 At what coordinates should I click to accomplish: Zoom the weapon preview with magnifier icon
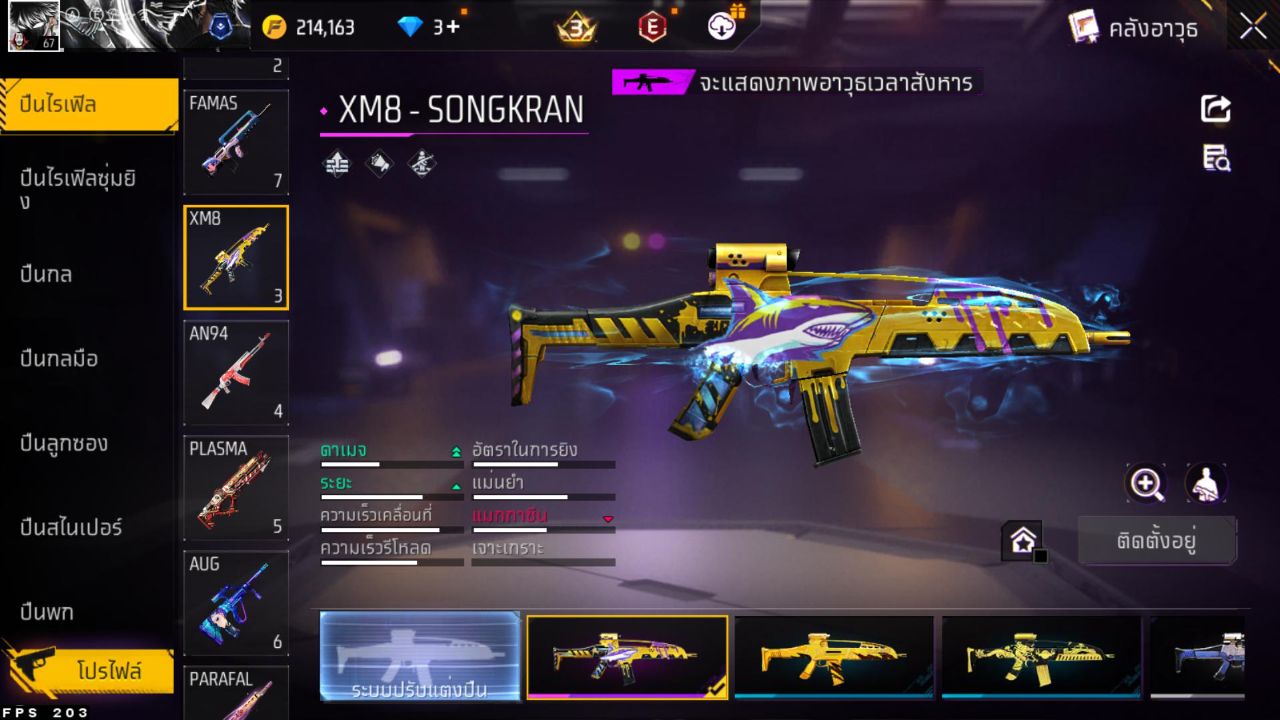pyautogui.click(x=1146, y=484)
